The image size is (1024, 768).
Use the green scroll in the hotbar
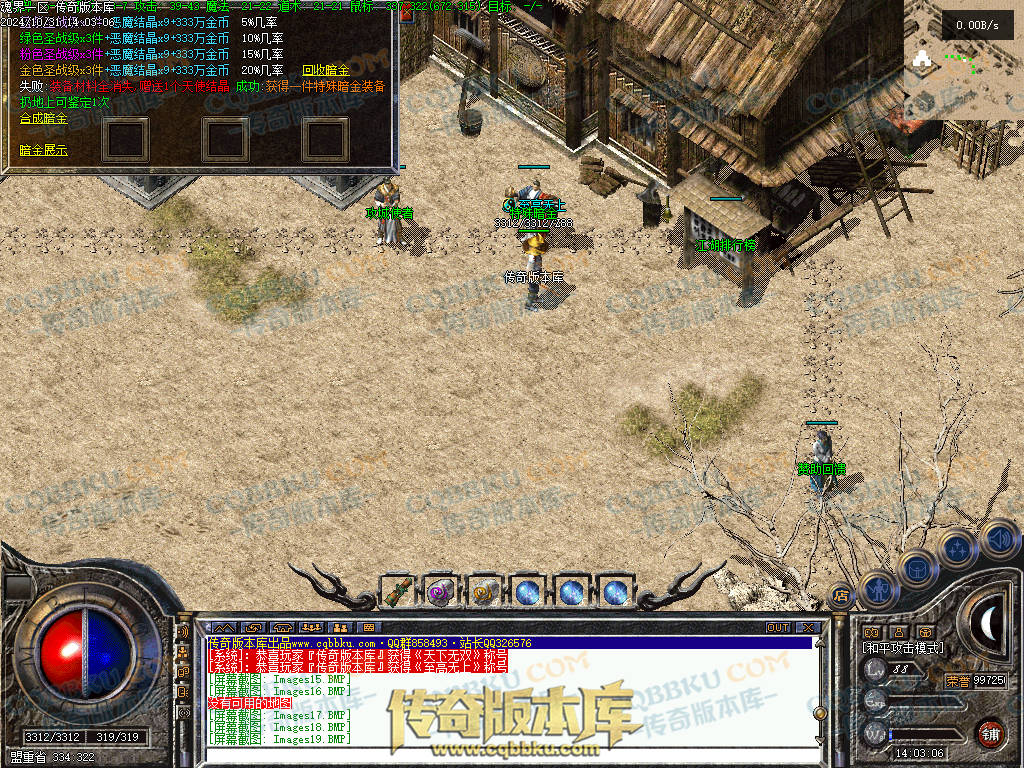[398, 592]
